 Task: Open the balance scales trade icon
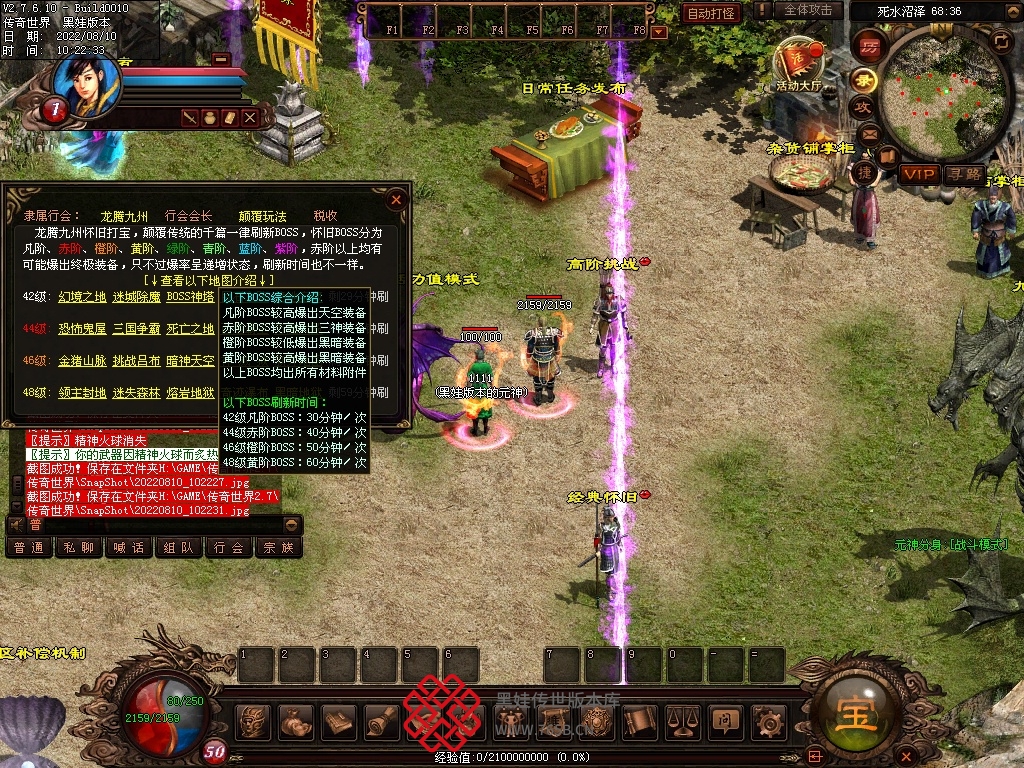[x=683, y=721]
